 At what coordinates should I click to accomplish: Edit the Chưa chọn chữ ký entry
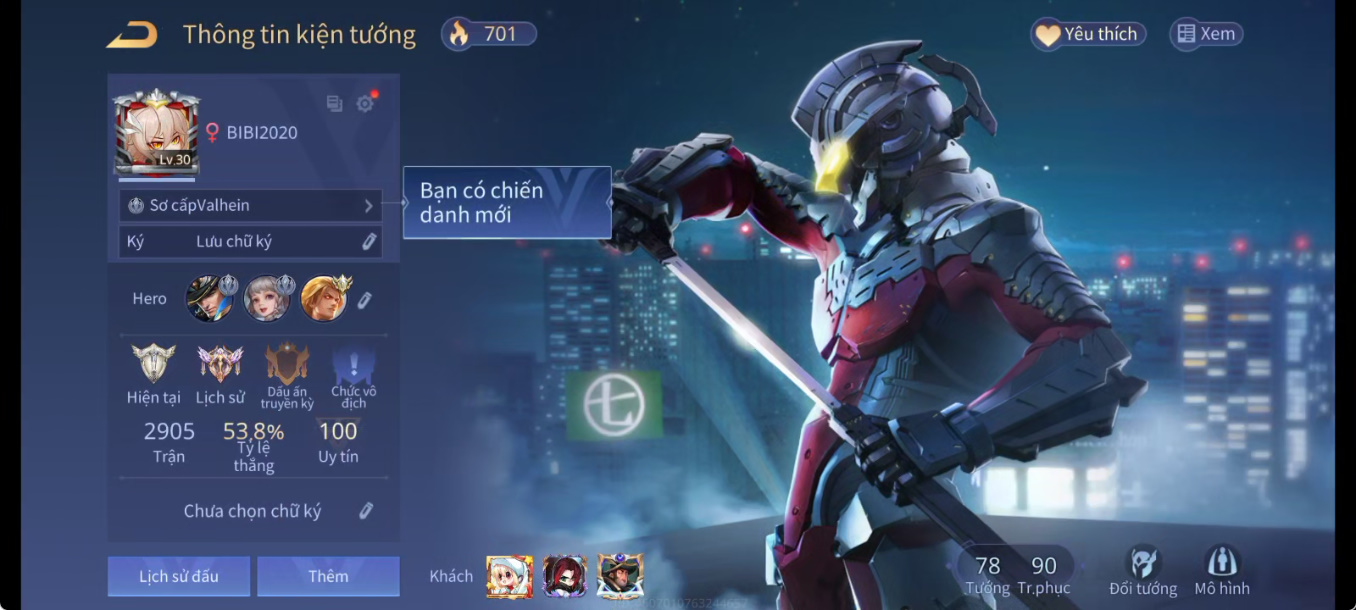coord(366,511)
